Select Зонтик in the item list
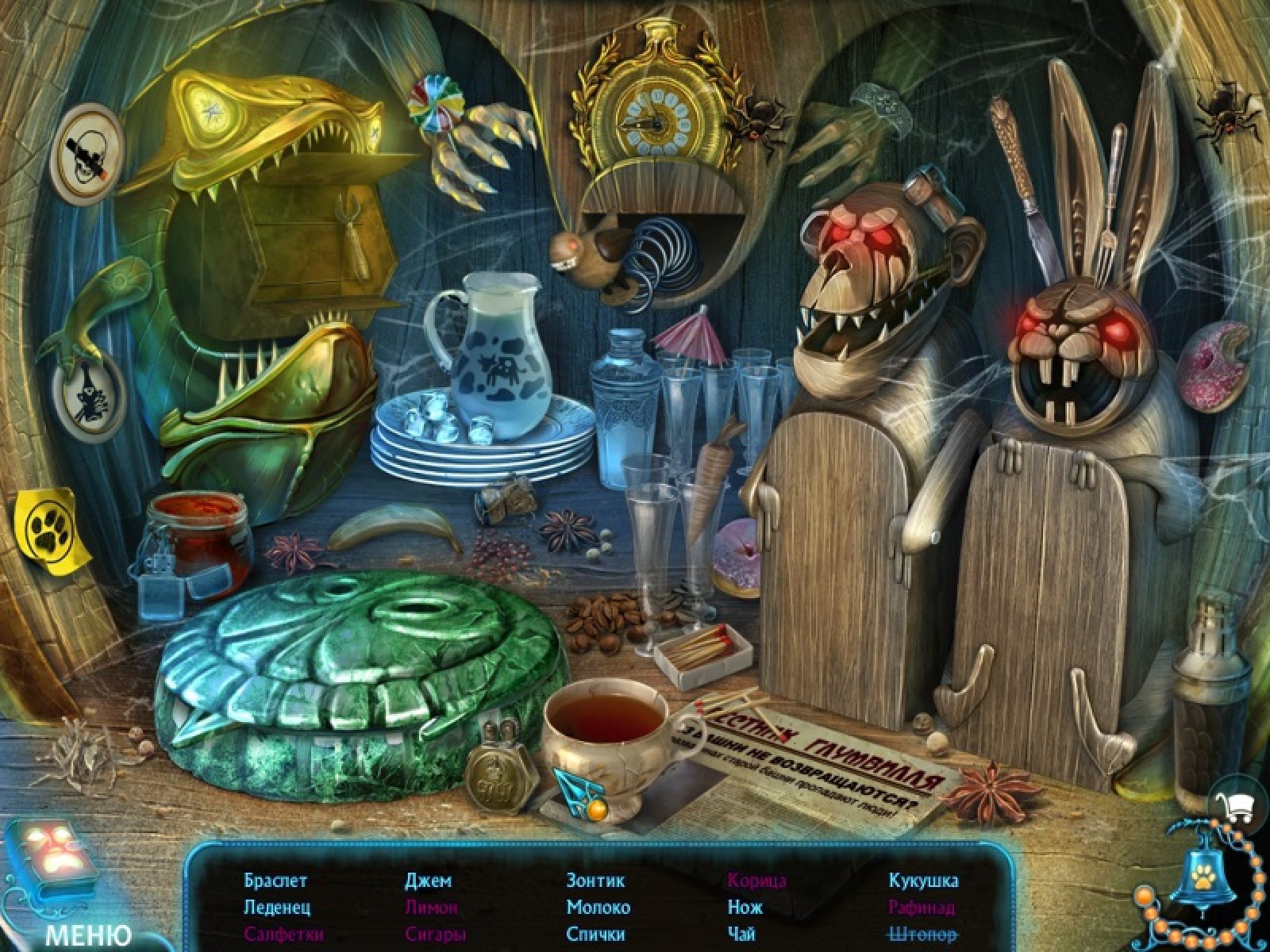This screenshot has height=952, width=1270. (595, 881)
